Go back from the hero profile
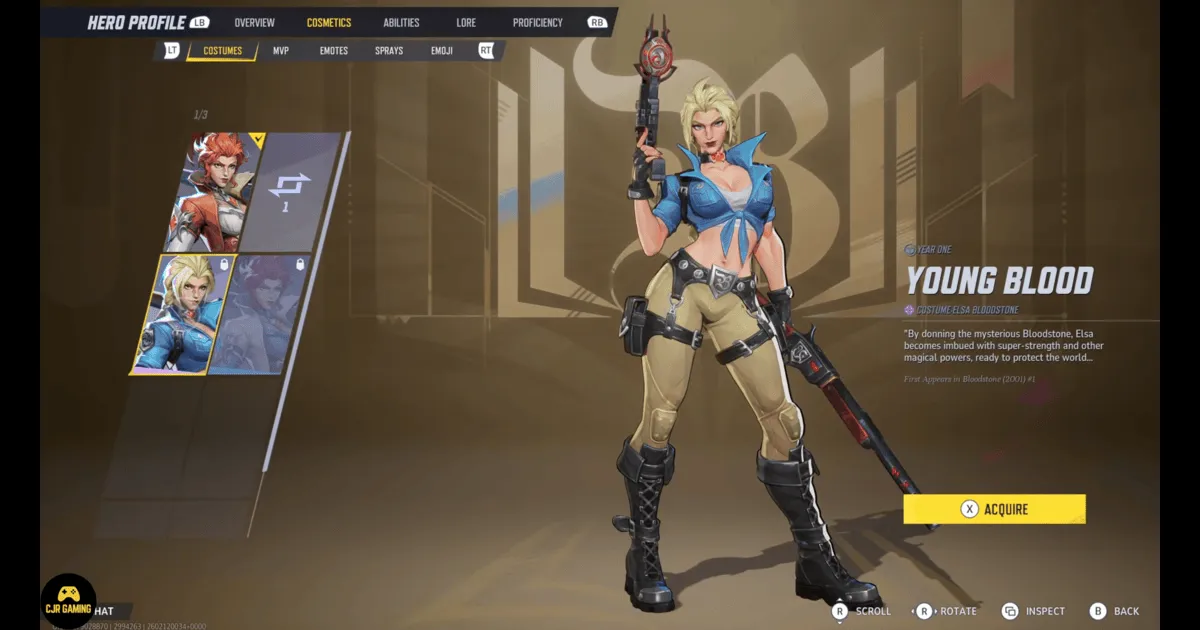The image size is (1200, 630). click(1115, 611)
